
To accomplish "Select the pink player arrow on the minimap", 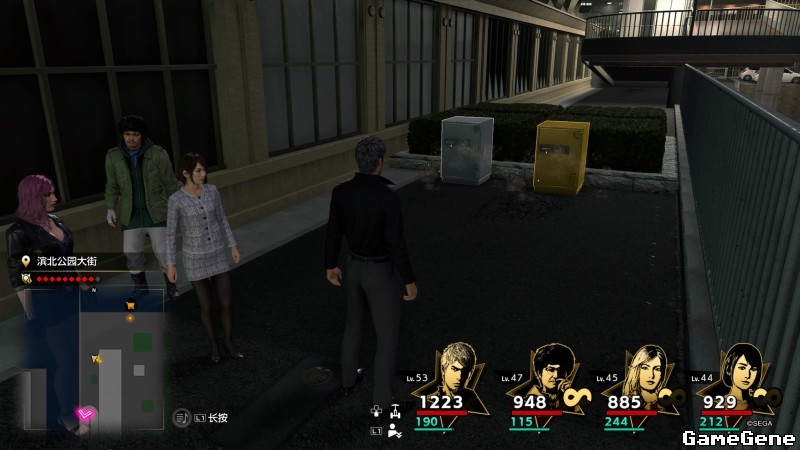I will click(84, 413).
